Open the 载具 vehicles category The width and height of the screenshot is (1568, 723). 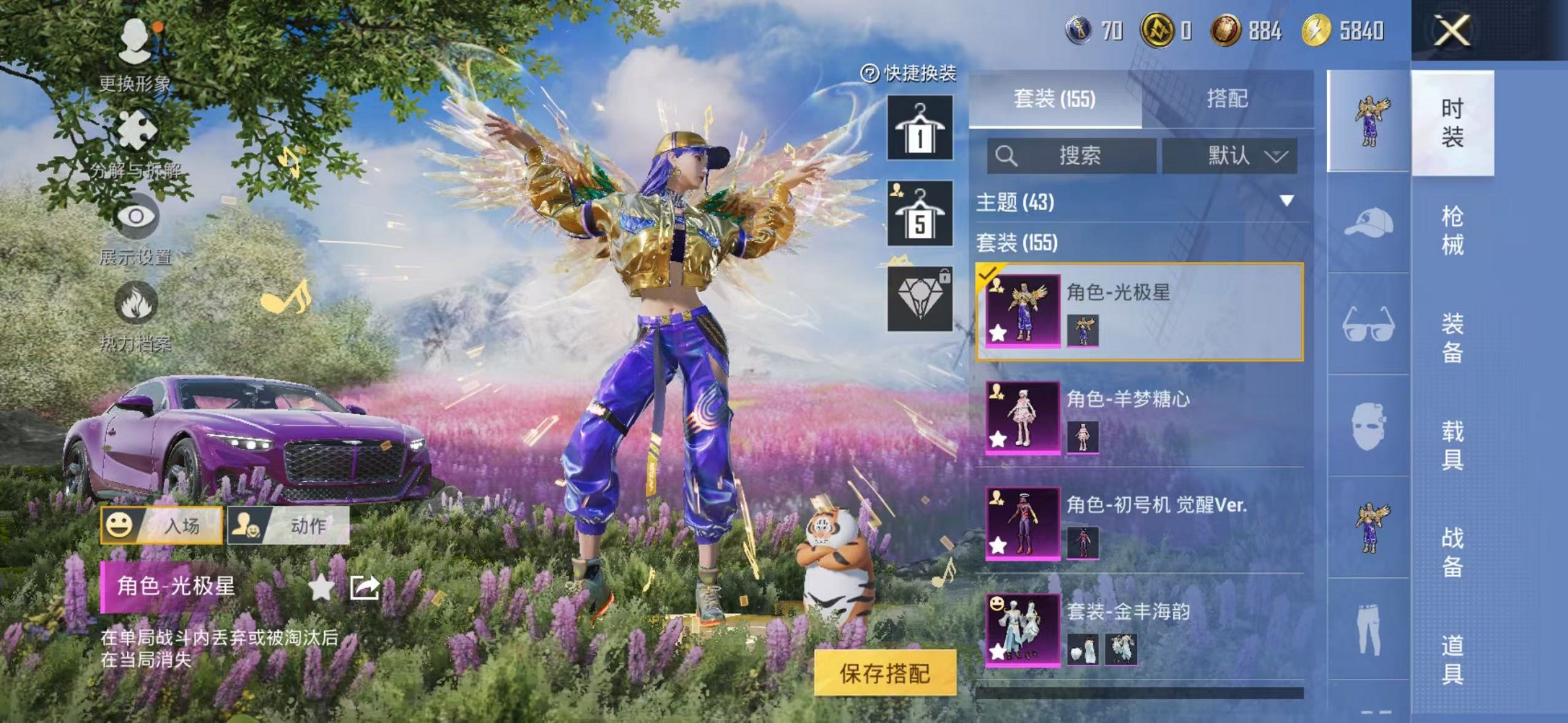coord(1452,445)
